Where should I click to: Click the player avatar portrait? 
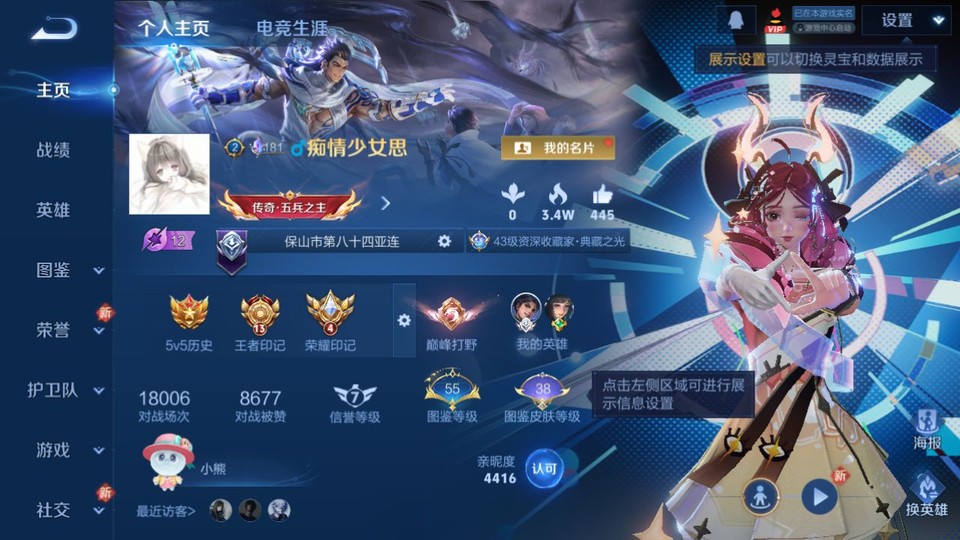[x=169, y=174]
